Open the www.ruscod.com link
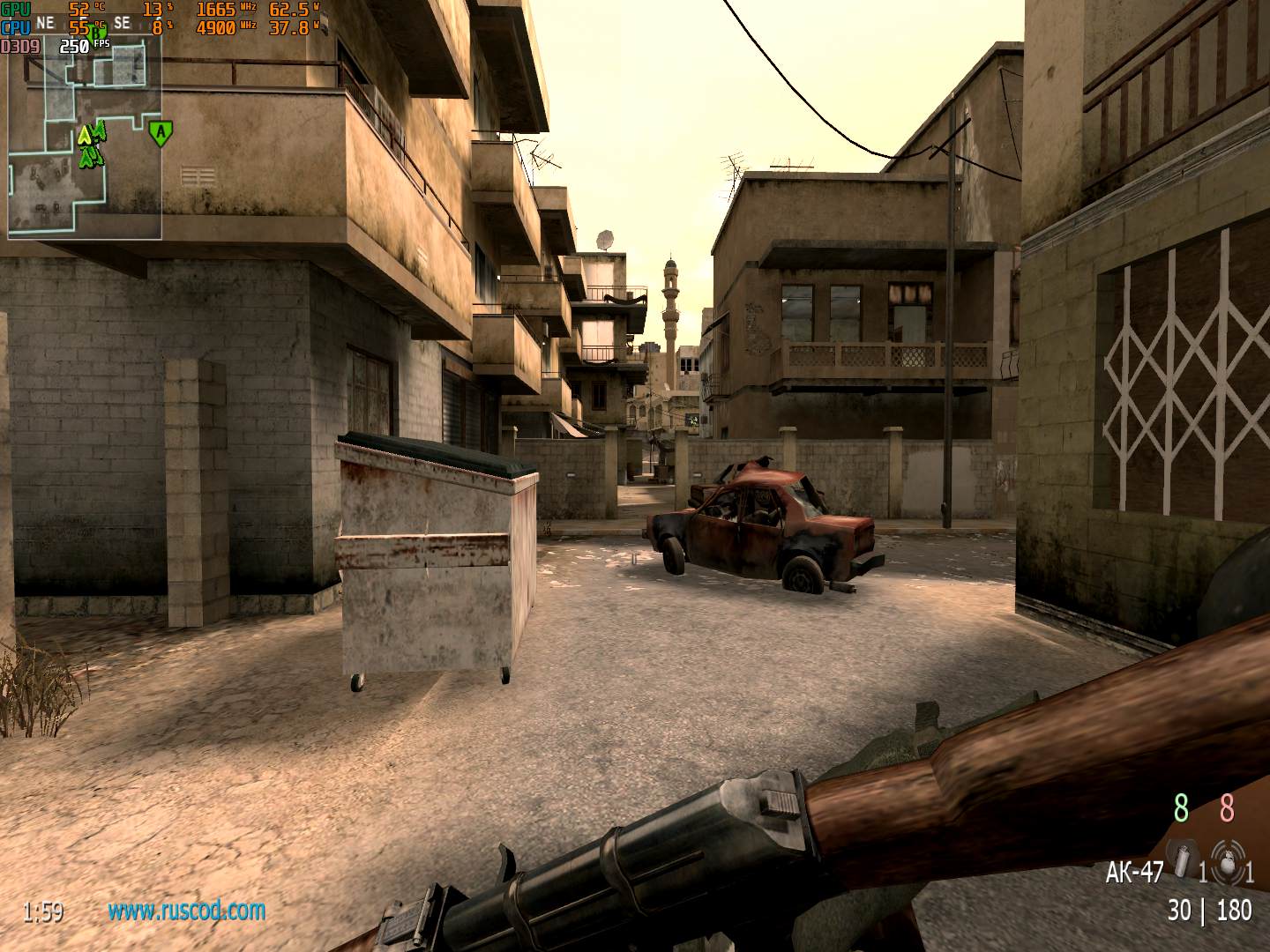Image resolution: width=1270 pixels, height=952 pixels. [186, 911]
